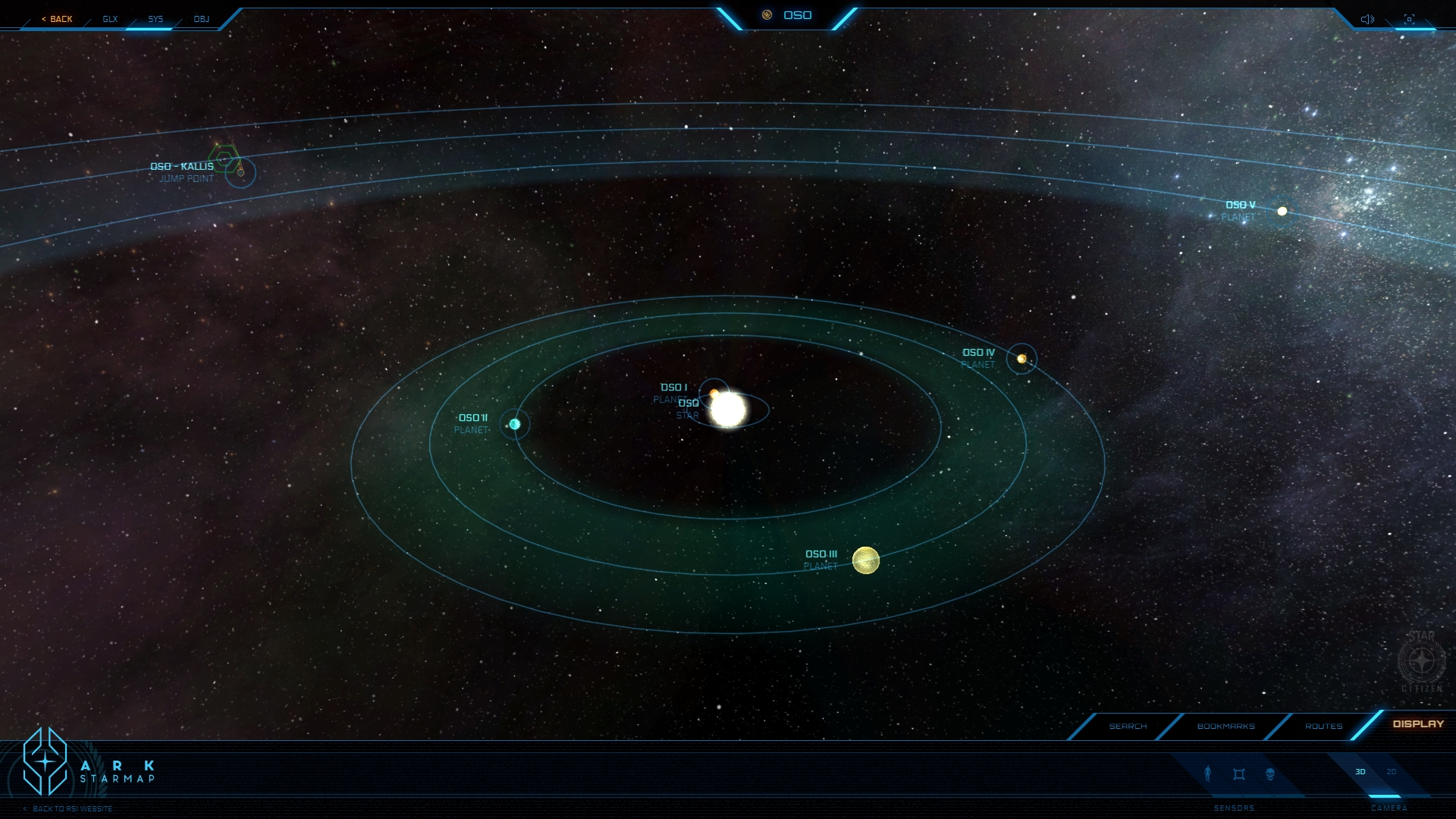
Task: Select the SYS system view tab
Action: coord(155,19)
